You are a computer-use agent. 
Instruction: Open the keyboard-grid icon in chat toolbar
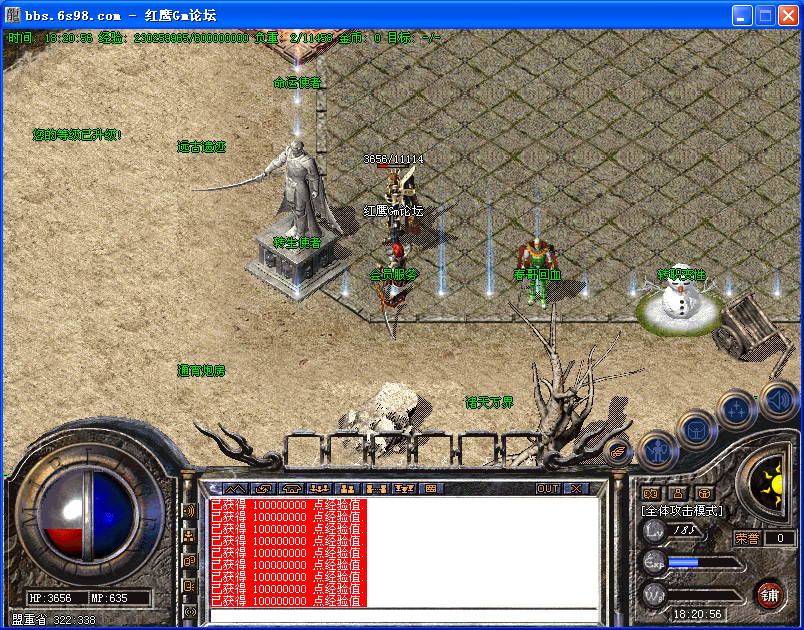tap(431, 488)
